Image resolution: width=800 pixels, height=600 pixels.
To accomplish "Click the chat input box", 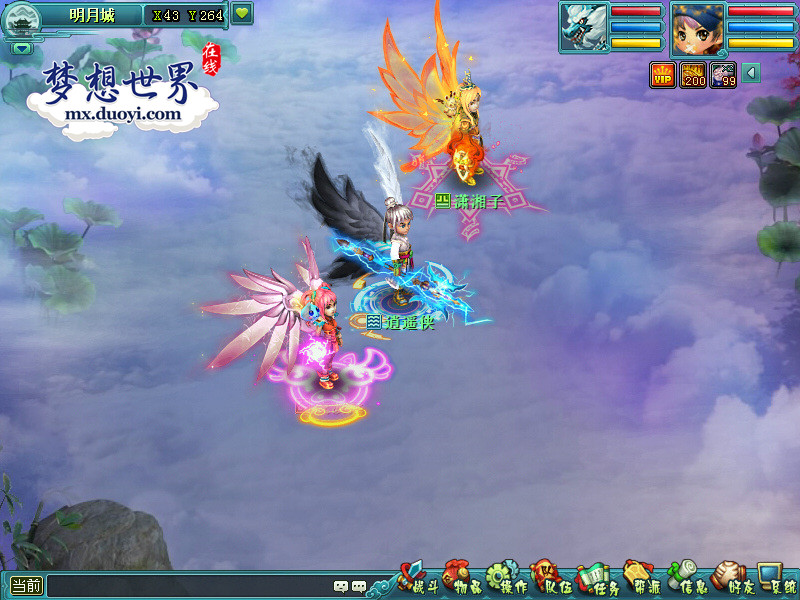I will (190, 586).
